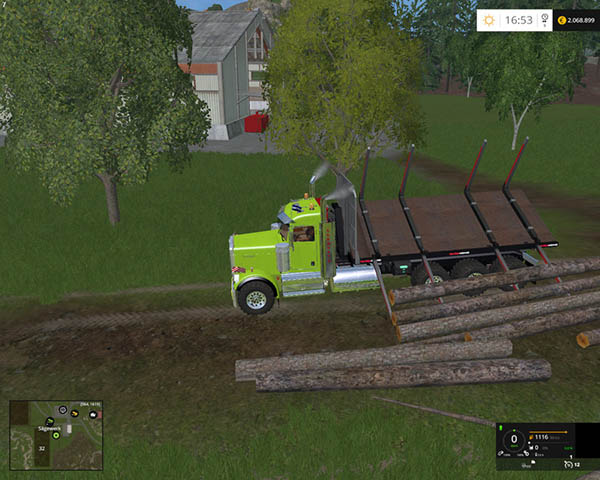
Task: Click the time scale clock icon
Action: (x=544, y=19)
